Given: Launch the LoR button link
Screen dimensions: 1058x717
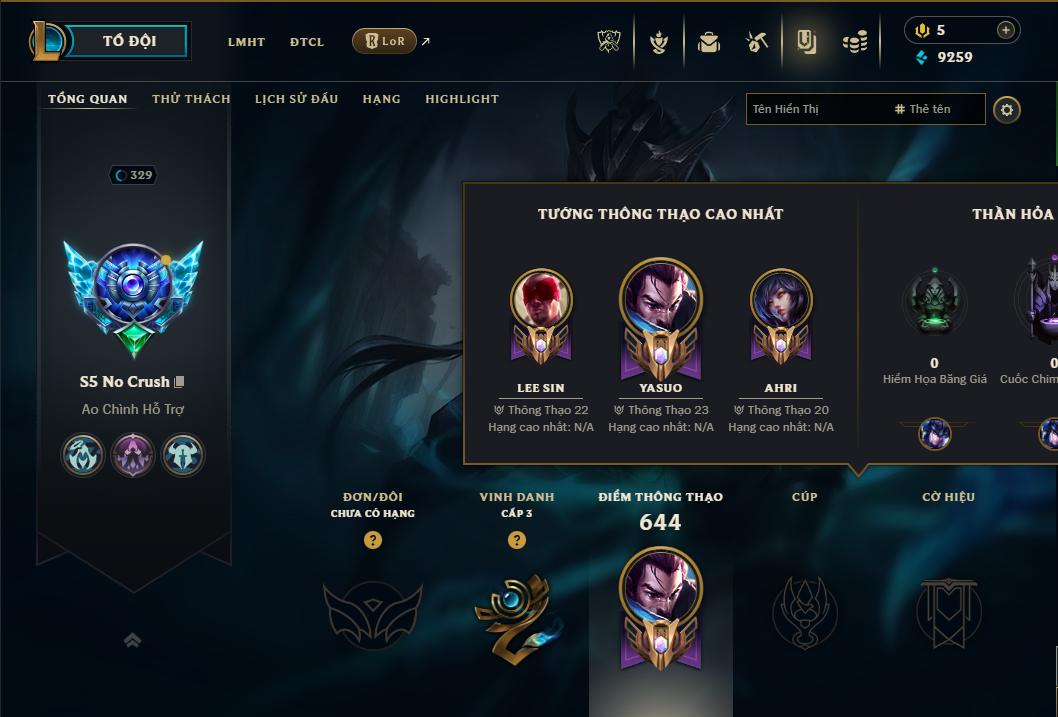Looking at the screenshot, I should (385, 41).
